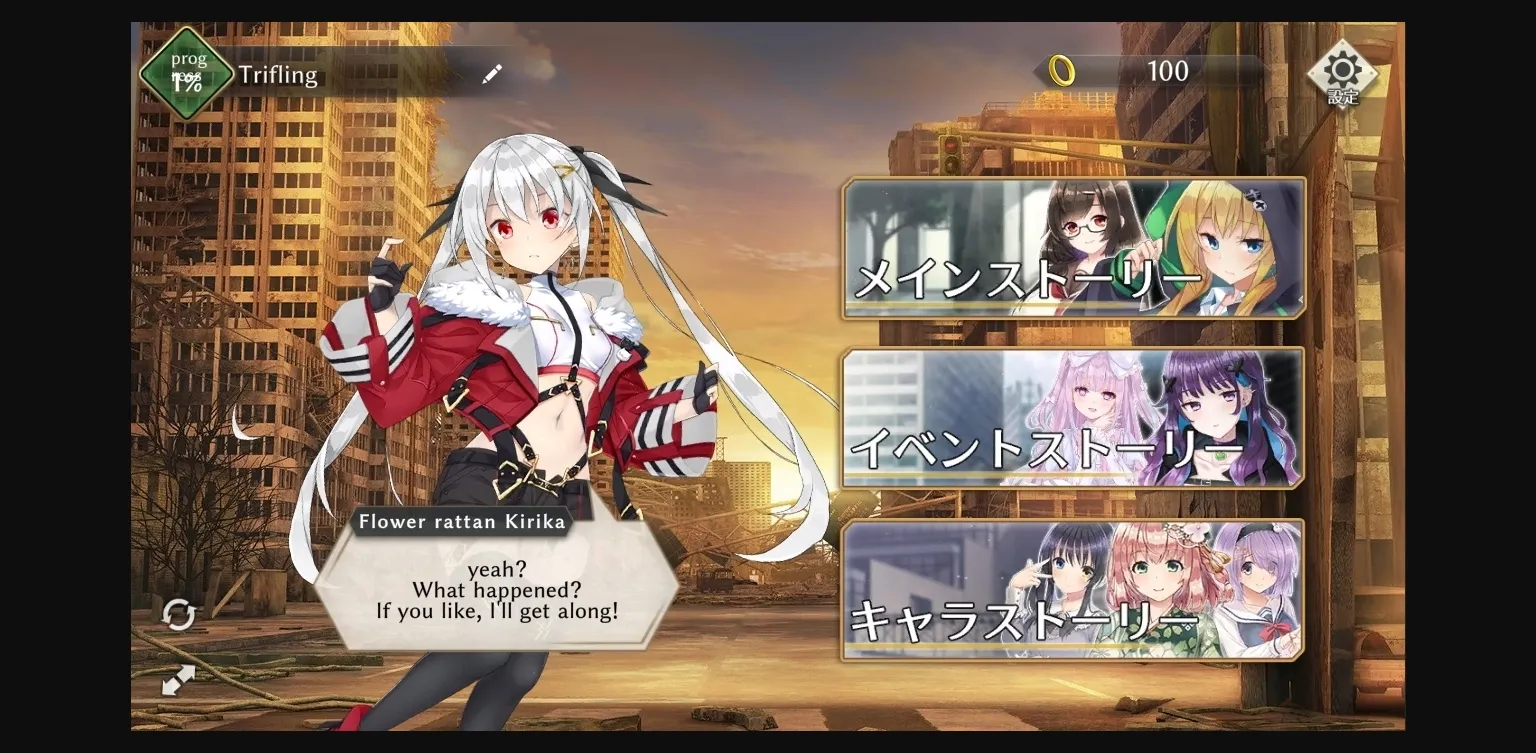This screenshot has height=753, width=1536.
Task: Open the キャラストーリー character story banner
Action: click(x=1073, y=590)
